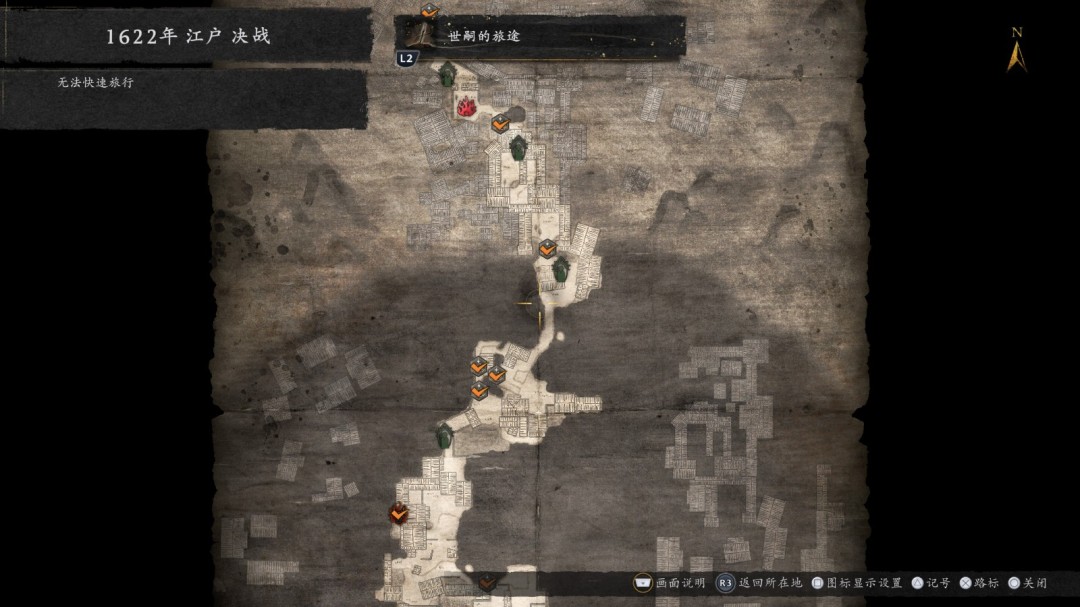Select the red-circled checkmark map marker
This screenshot has width=1080, height=607.
click(398, 514)
